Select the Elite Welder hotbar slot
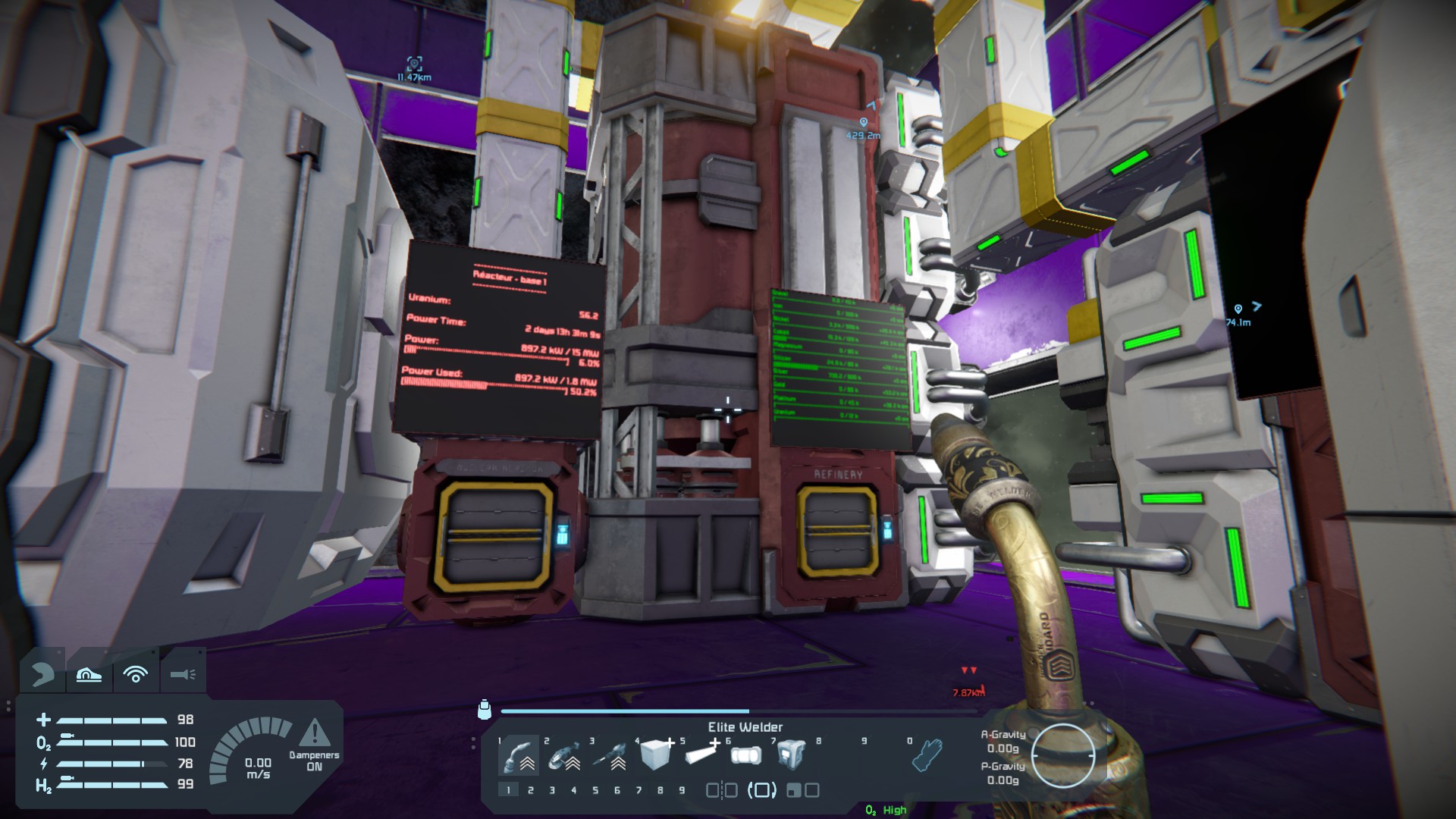The width and height of the screenshot is (1456, 819). tap(520, 755)
